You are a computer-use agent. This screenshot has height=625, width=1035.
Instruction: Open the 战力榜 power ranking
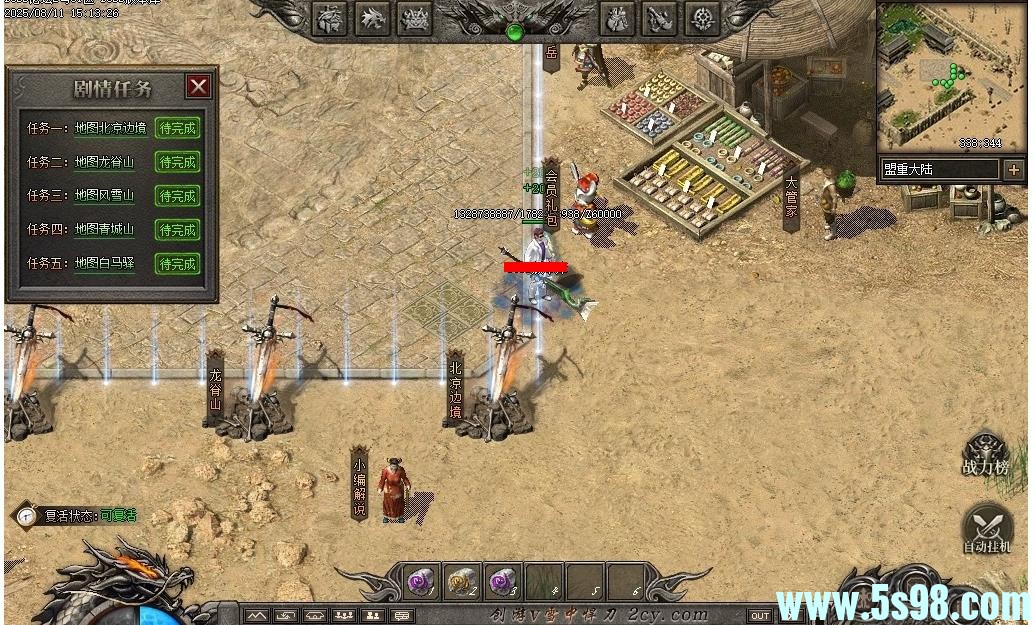tap(987, 455)
